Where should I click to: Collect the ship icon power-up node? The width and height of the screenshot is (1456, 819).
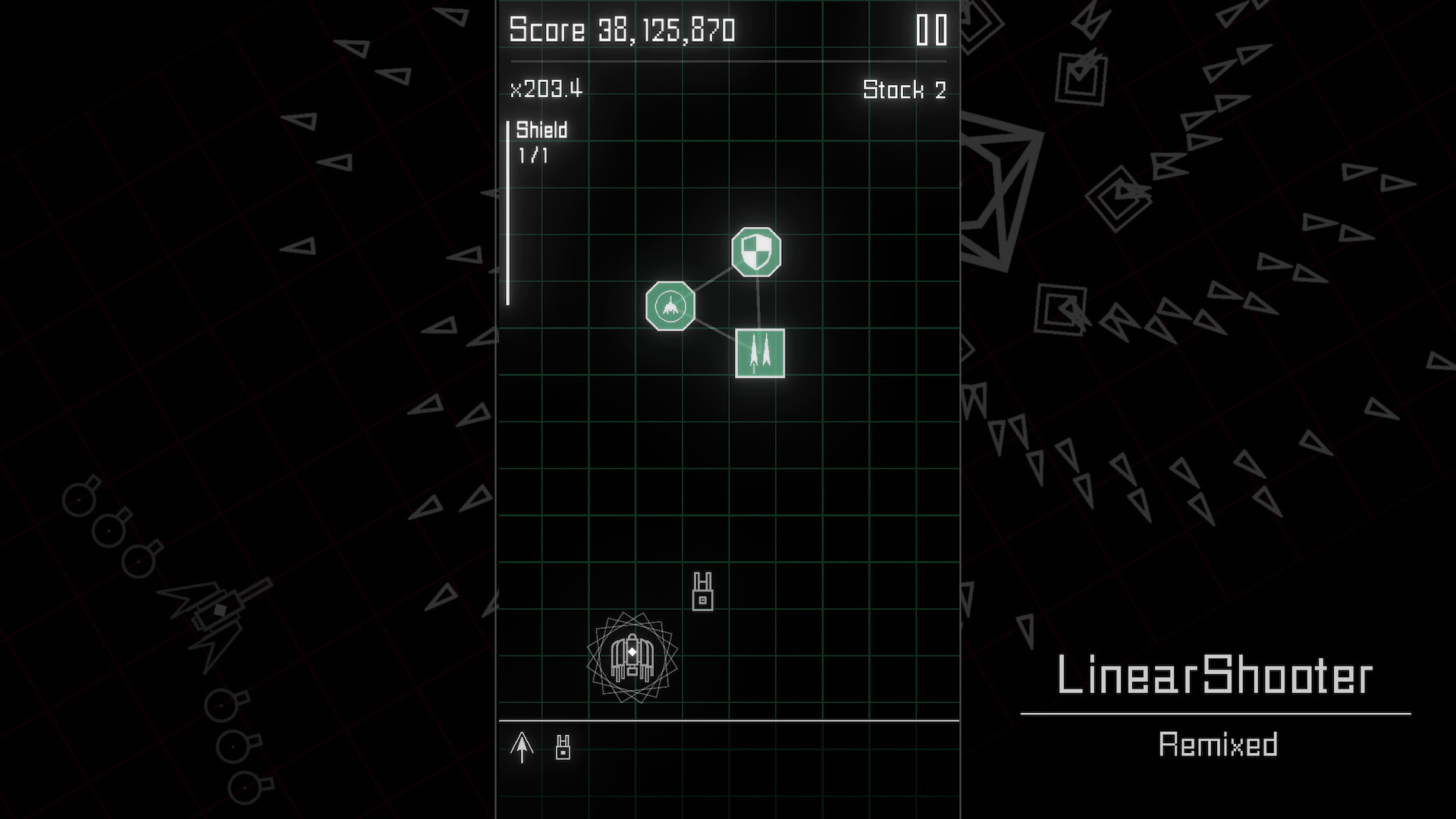click(670, 306)
